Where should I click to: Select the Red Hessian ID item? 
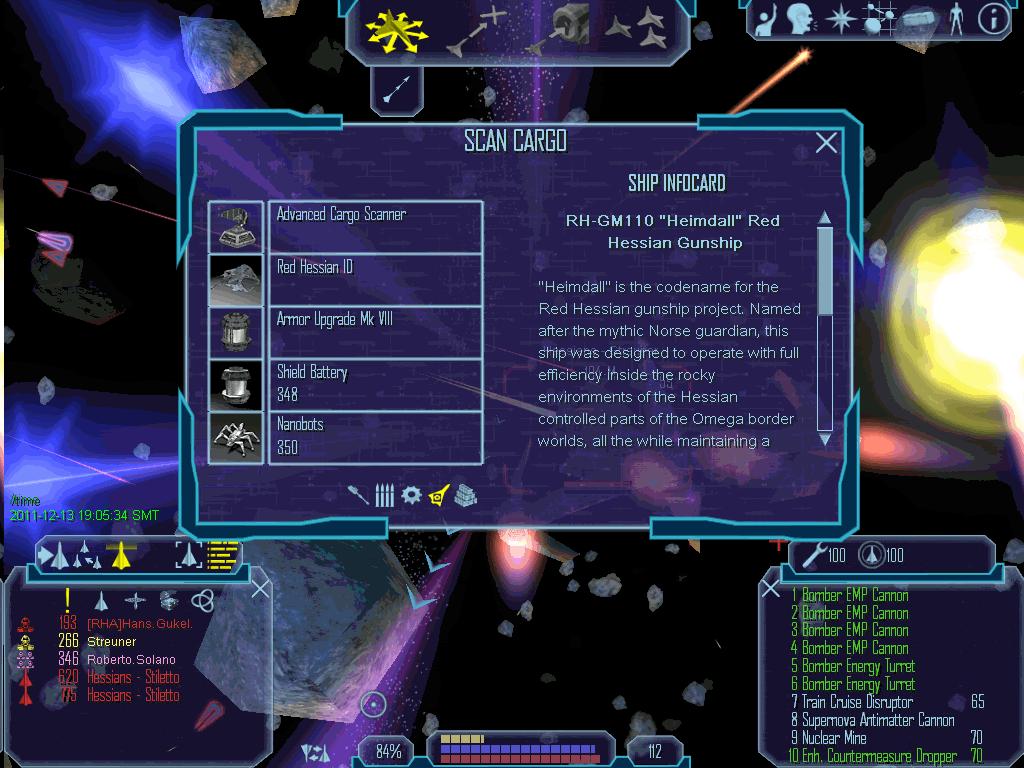375,279
